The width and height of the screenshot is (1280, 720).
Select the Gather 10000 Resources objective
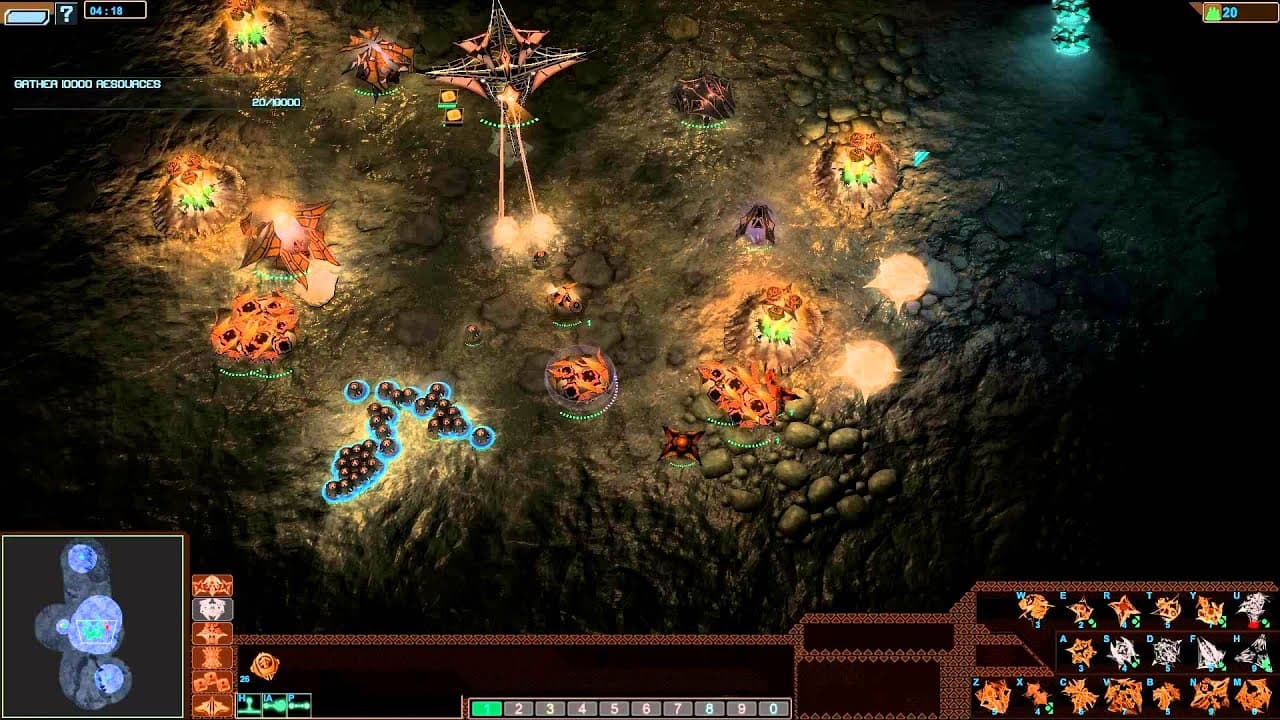tap(88, 84)
